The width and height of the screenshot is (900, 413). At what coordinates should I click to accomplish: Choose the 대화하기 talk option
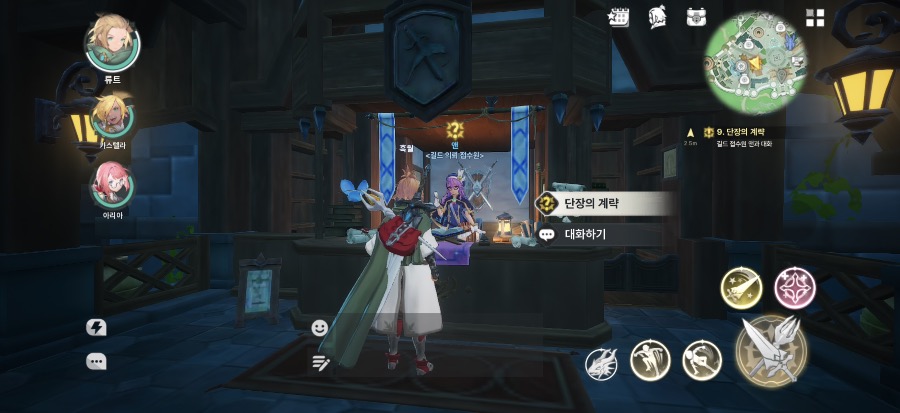(x=600, y=234)
